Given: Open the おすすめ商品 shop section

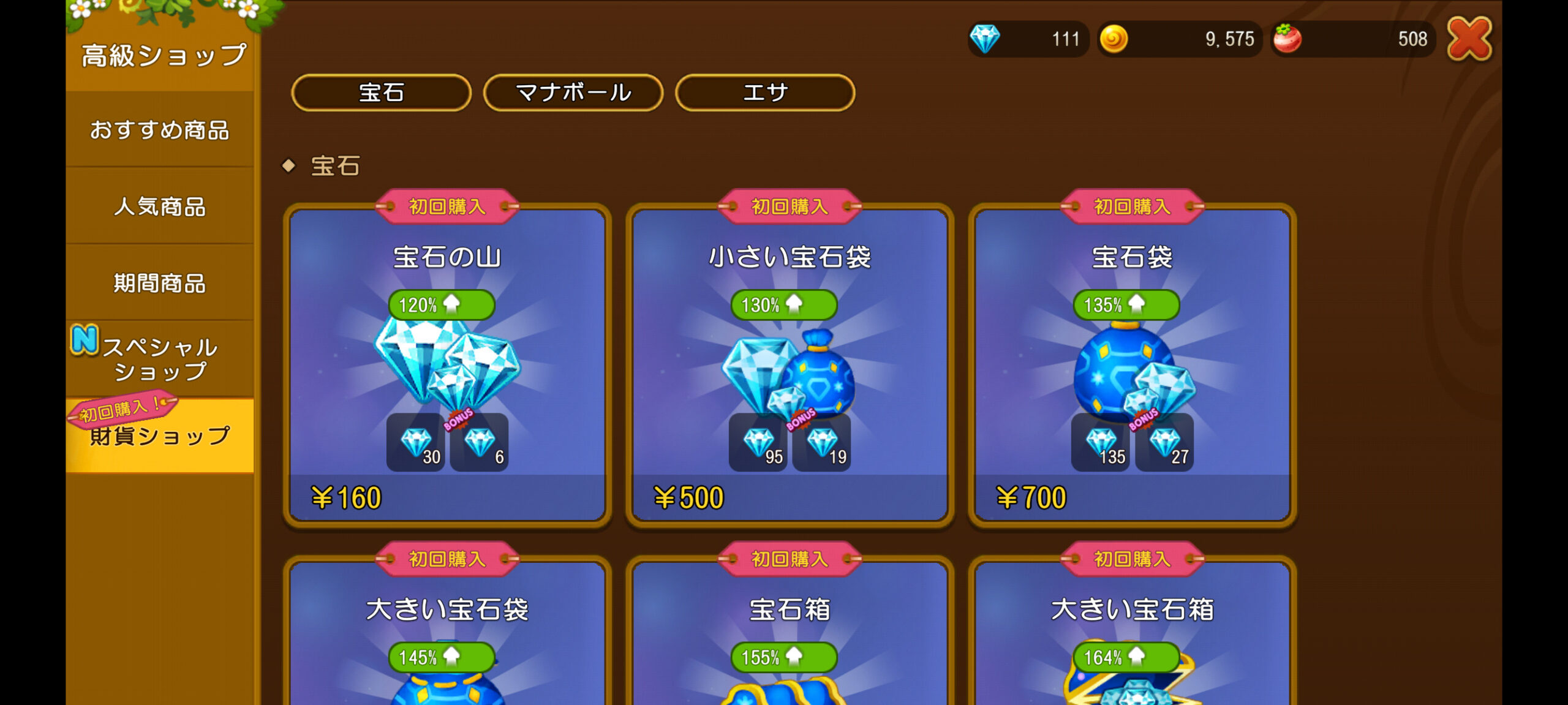Looking at the screenshot, I should [x=160, y=130].
